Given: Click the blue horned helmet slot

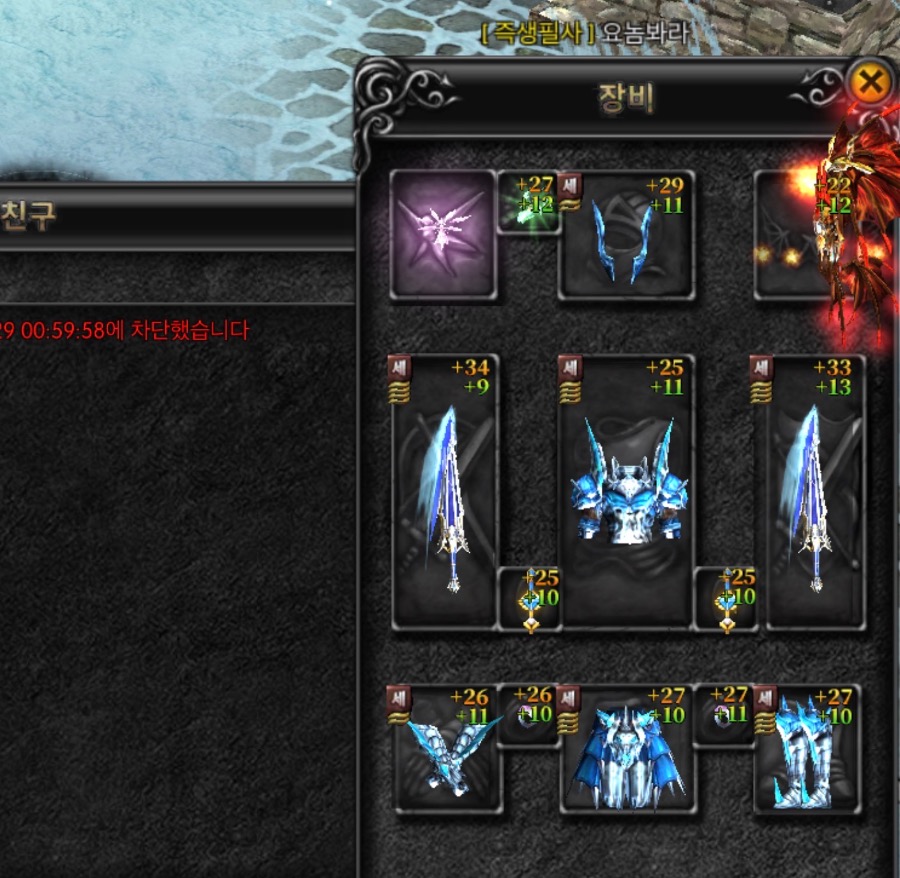Looking at the screenshot, I should pos(626,236).
